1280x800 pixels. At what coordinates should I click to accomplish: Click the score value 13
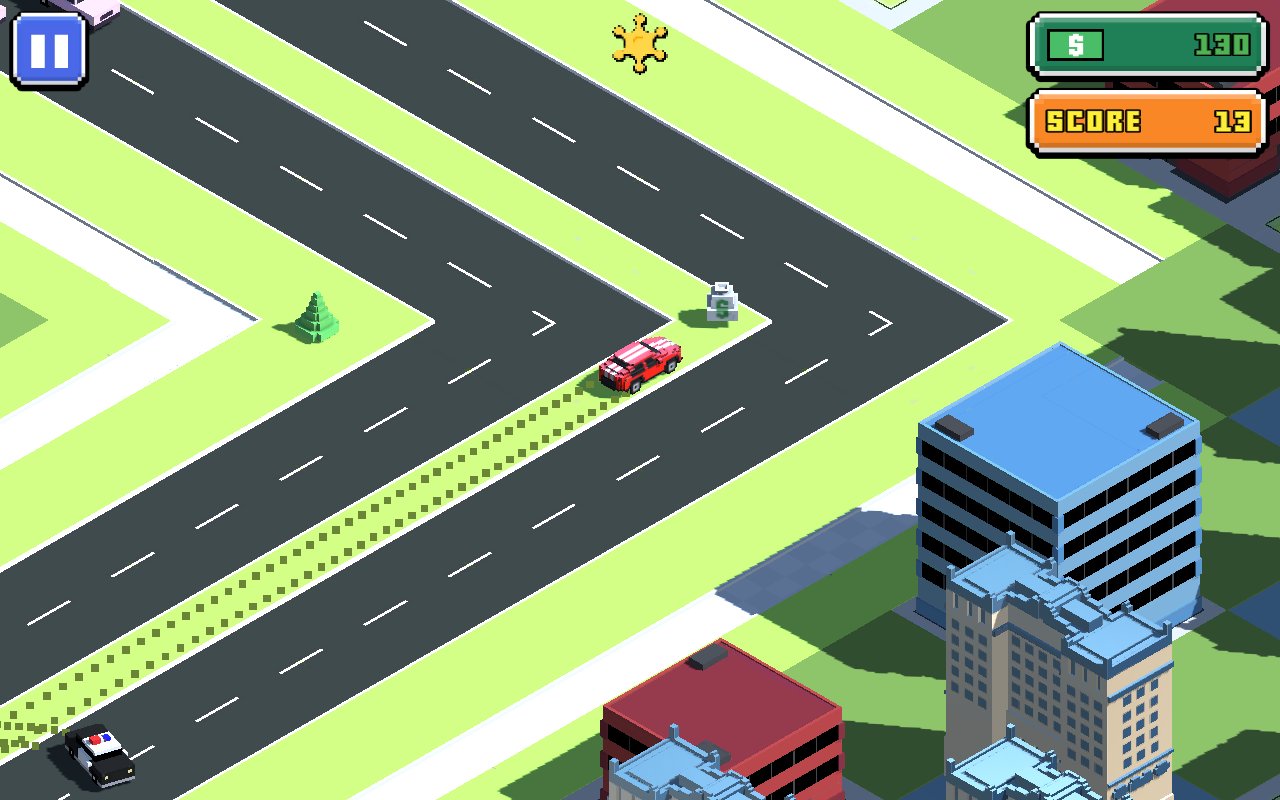[x=1230, y=120]
